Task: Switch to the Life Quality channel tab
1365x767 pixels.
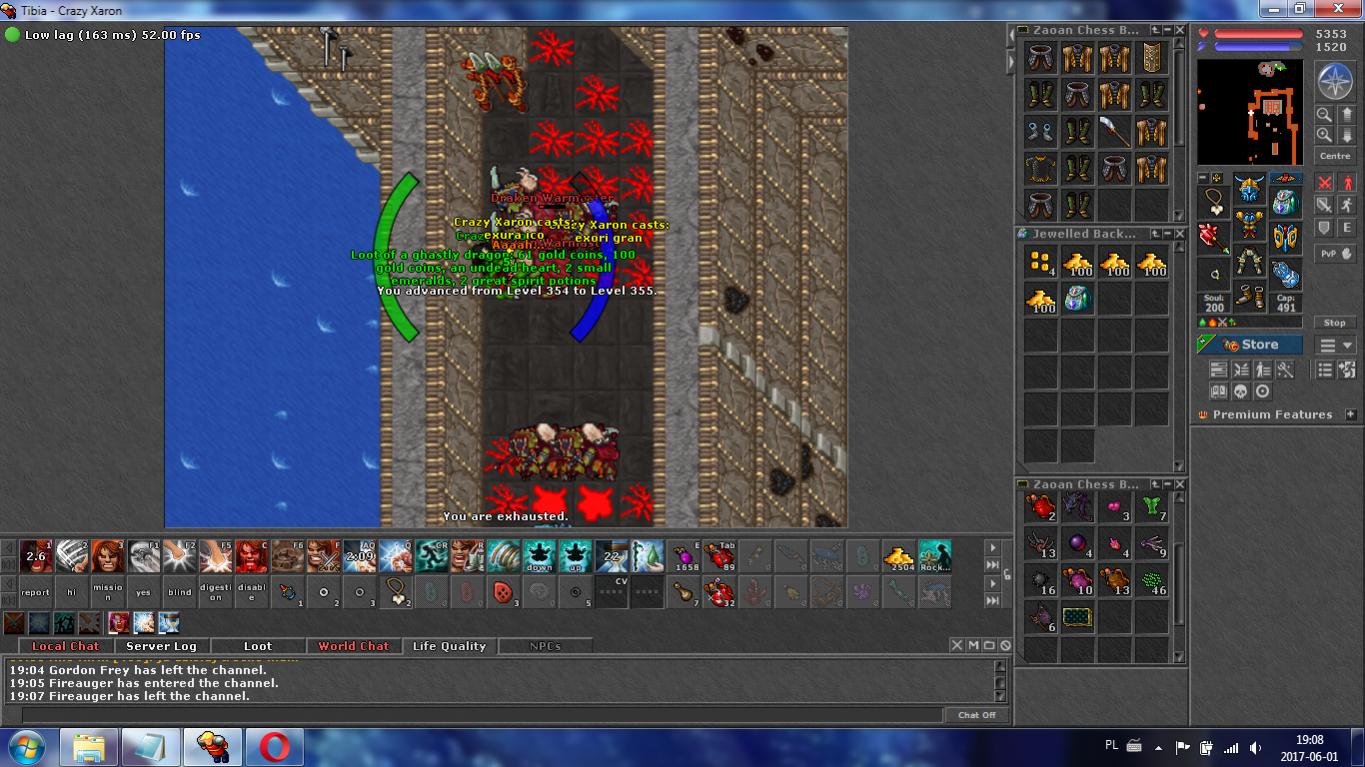Action: click(x=449, y=646)
